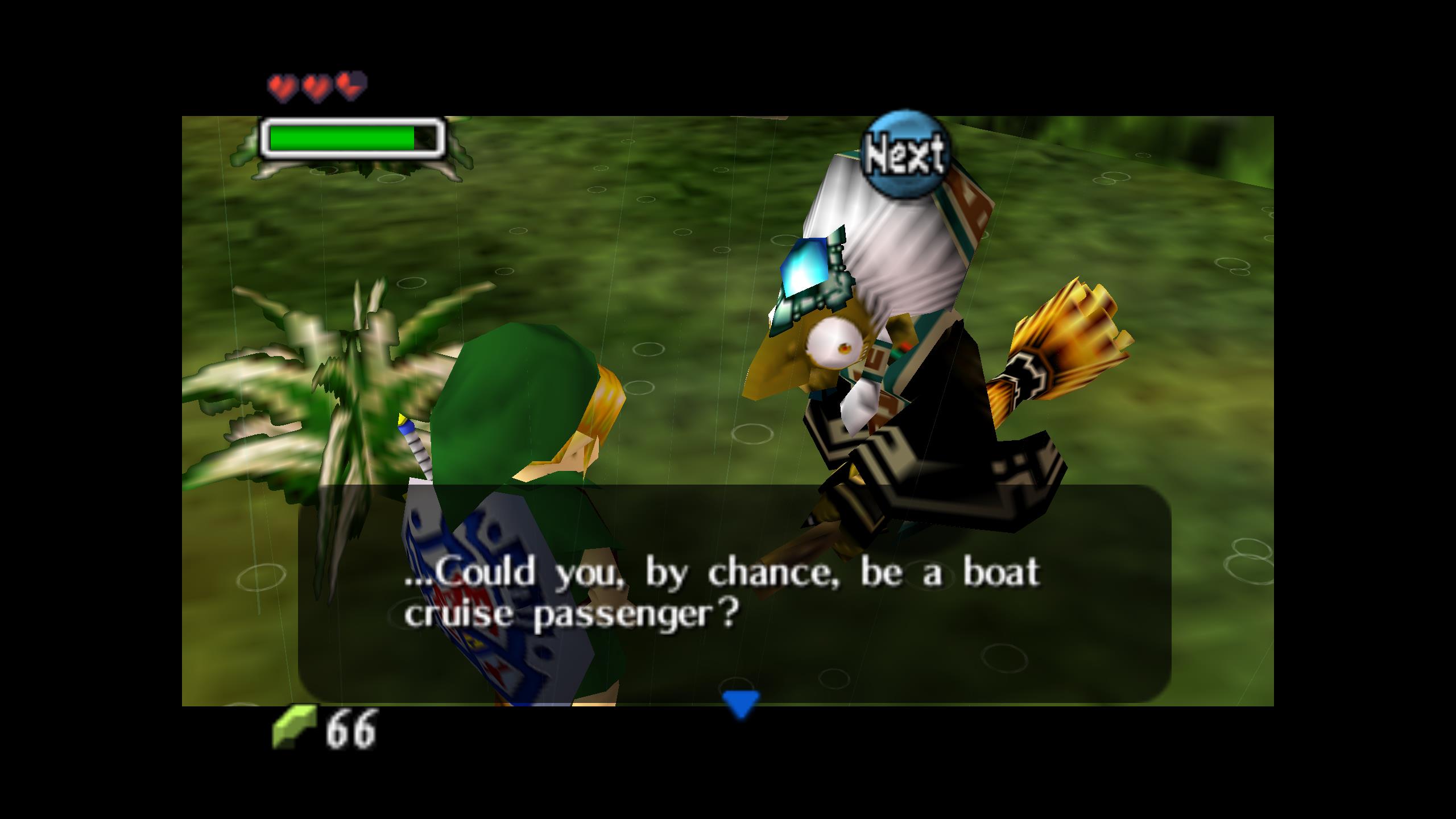This screenshot has height=819, width=1456.
Task: Click the blue Next action button
Action: click(x=904, y=154)
